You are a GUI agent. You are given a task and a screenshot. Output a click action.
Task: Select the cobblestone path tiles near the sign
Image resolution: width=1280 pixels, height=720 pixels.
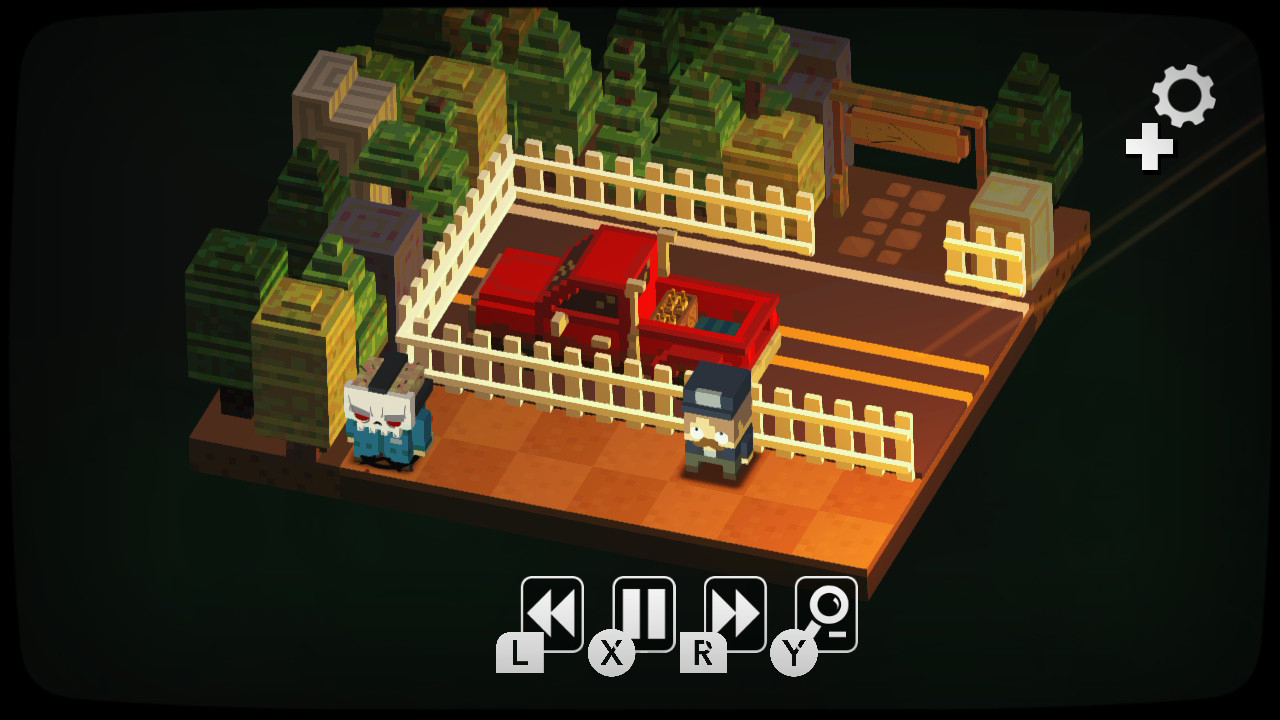click(x=890, y=220)
